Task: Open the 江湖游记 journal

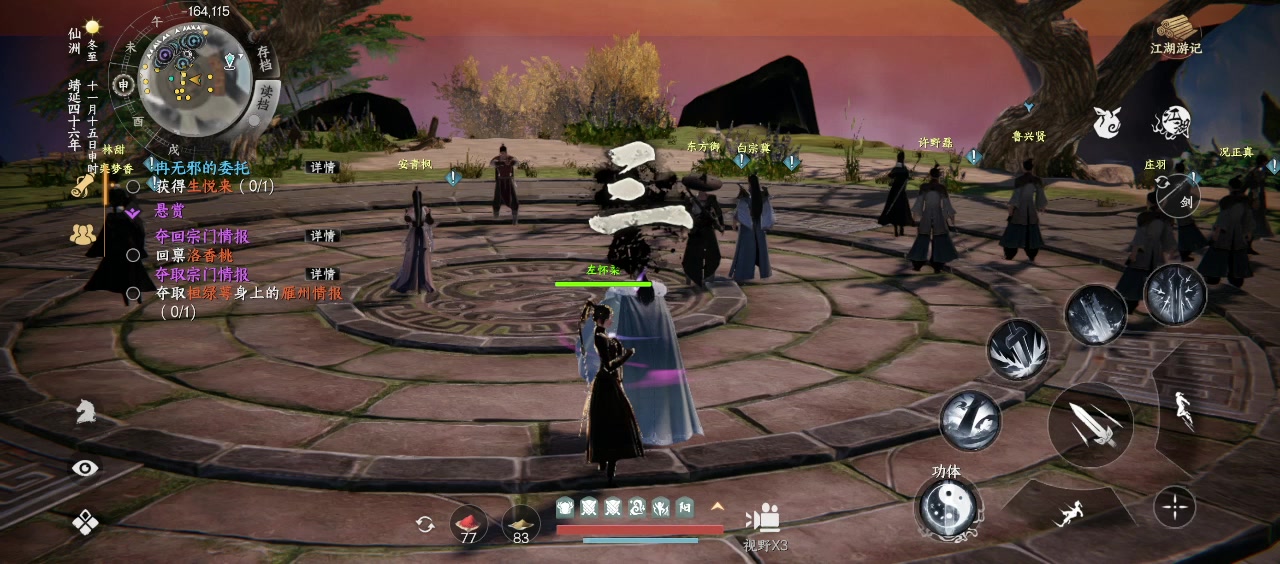Action: [1176, 35]
